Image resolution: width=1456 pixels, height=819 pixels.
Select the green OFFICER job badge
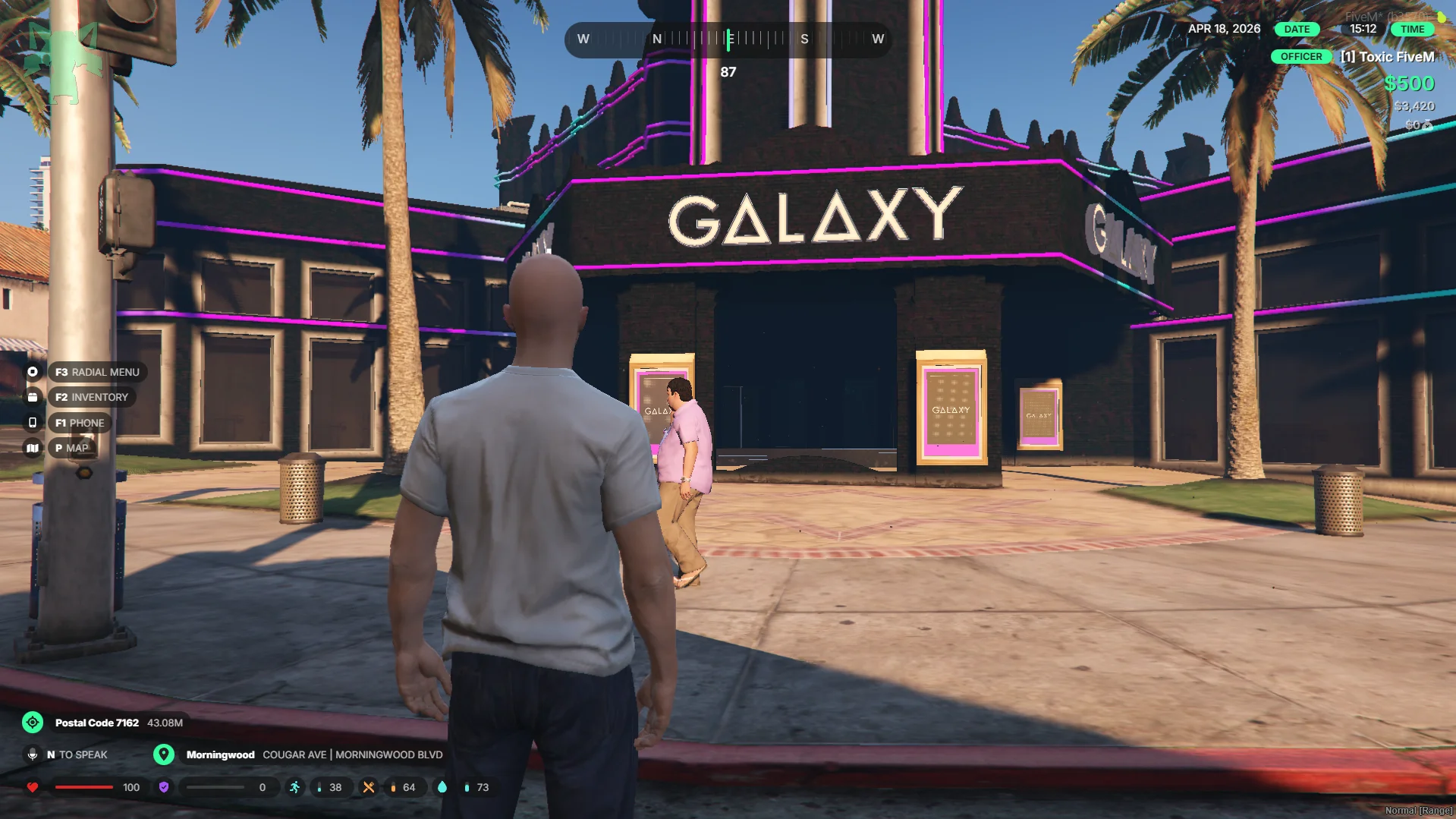tap(1300, 57)
